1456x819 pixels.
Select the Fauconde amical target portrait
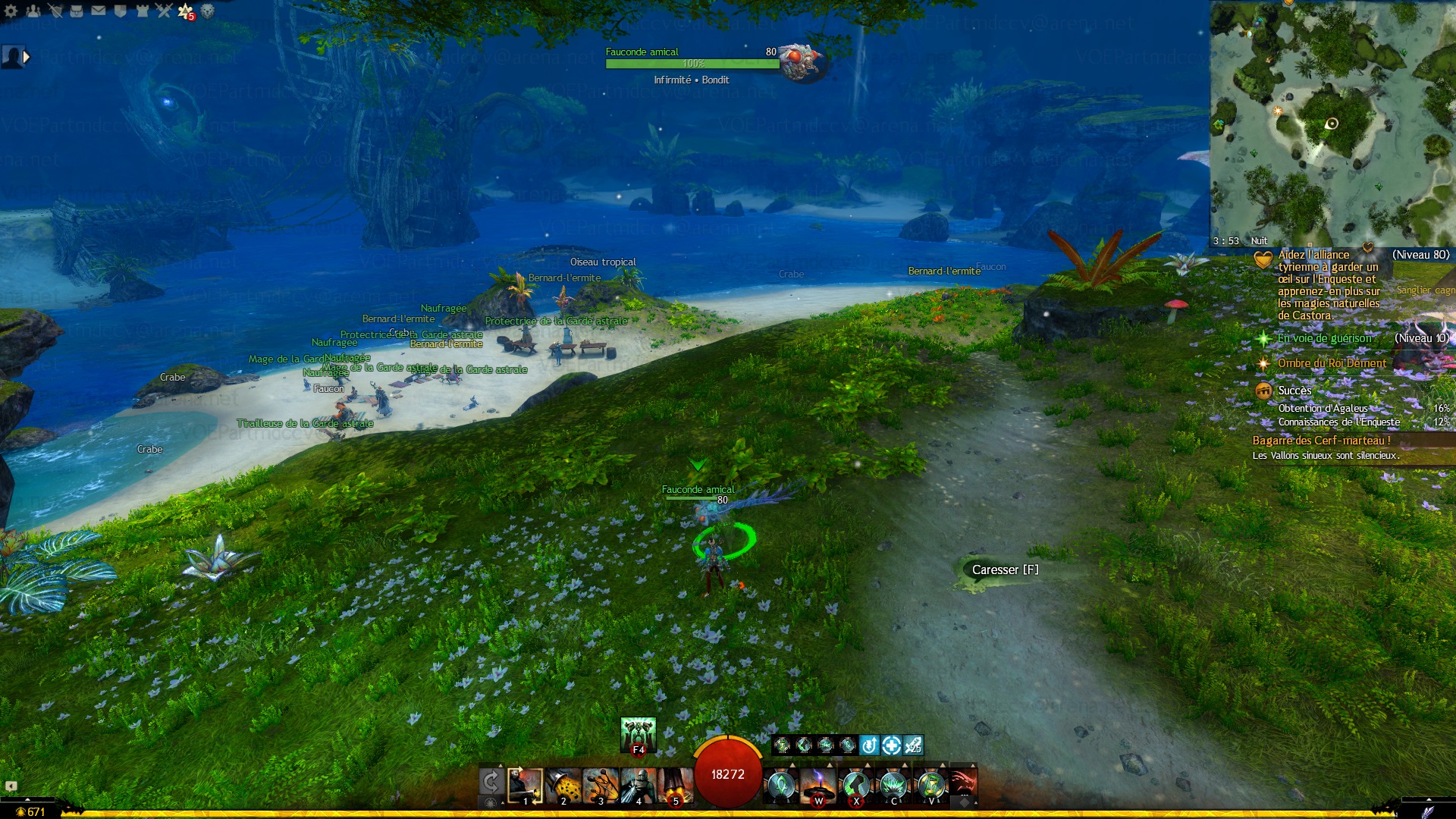pos(802,62)
